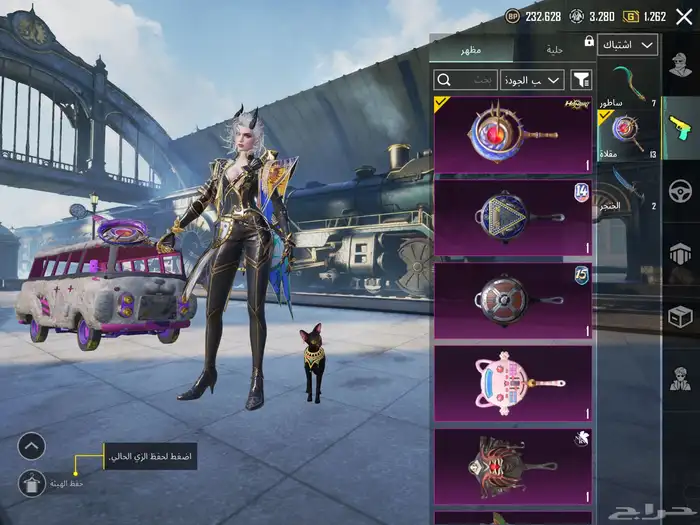Click the filter funnel button
This screenshot has height=525, width=700.
click(x=581, y=79)
